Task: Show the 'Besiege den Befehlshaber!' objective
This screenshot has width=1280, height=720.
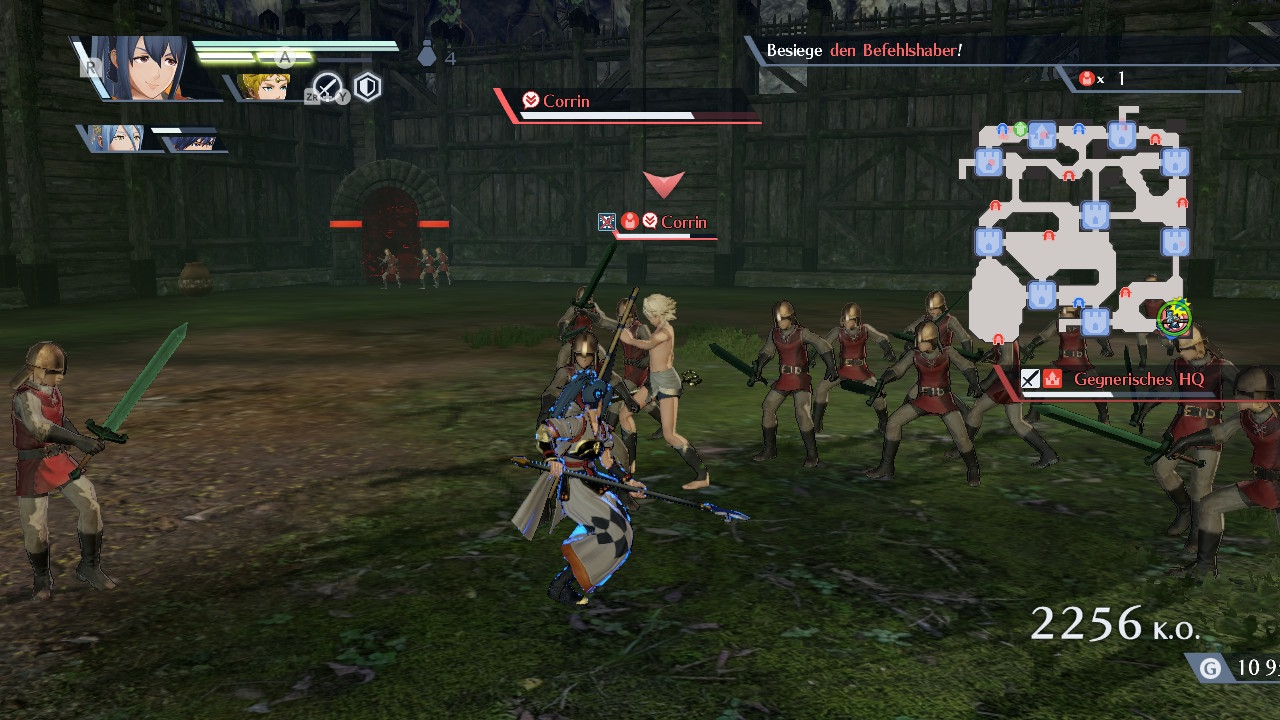Action: (x=864, y=50)
